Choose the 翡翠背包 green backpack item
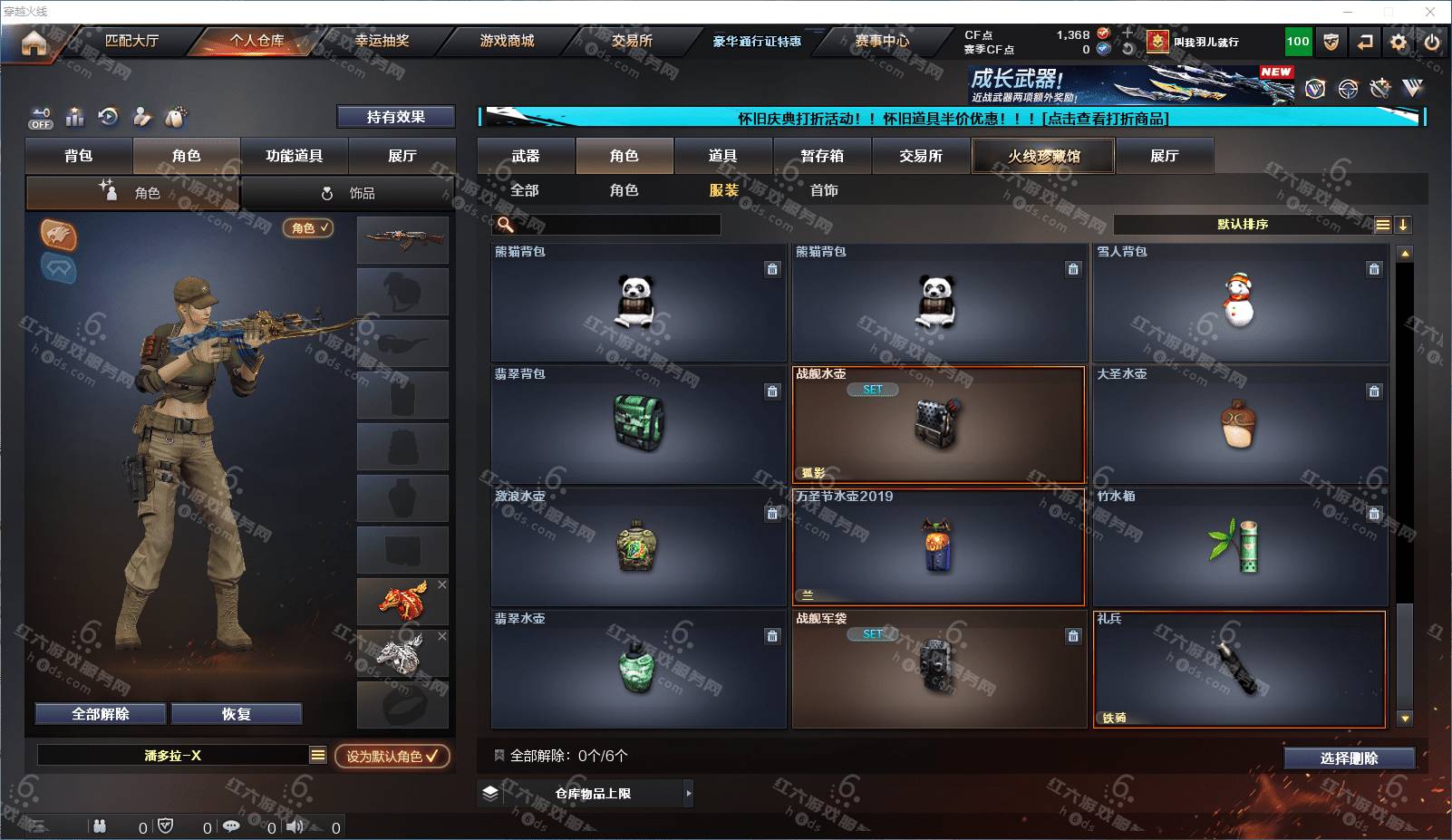The height and width of the screenshot is (840, 1452). pyautogui.click(x=638, y=424)
